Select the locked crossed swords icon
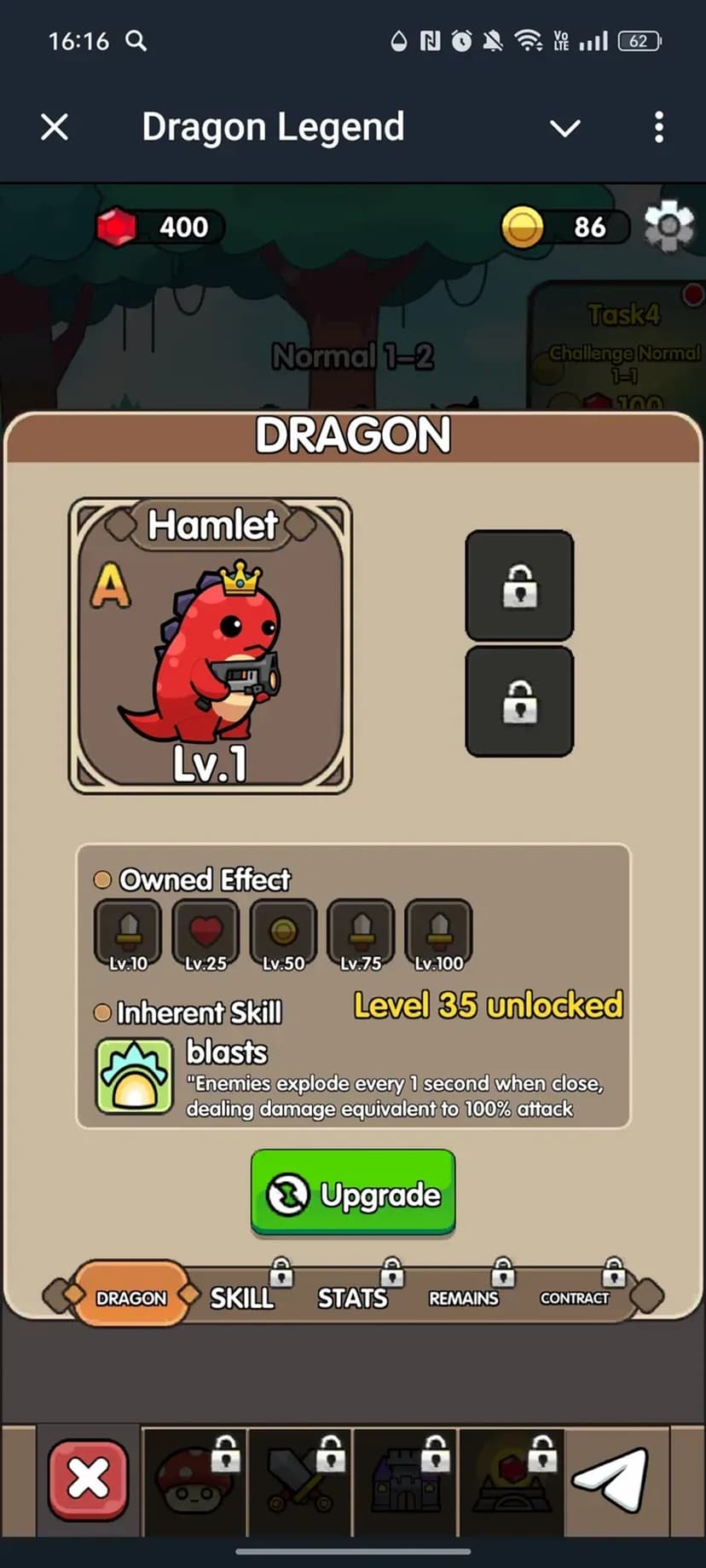Viewport: 706px width, 1568px height. tap(300, 1481)
